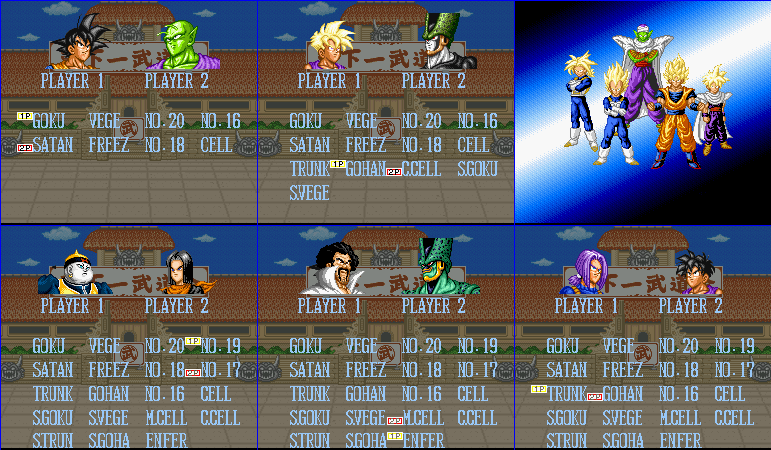
Task: Select S.GOHA on the Trunks versus Gohan screen
Action: click(623, 441)
